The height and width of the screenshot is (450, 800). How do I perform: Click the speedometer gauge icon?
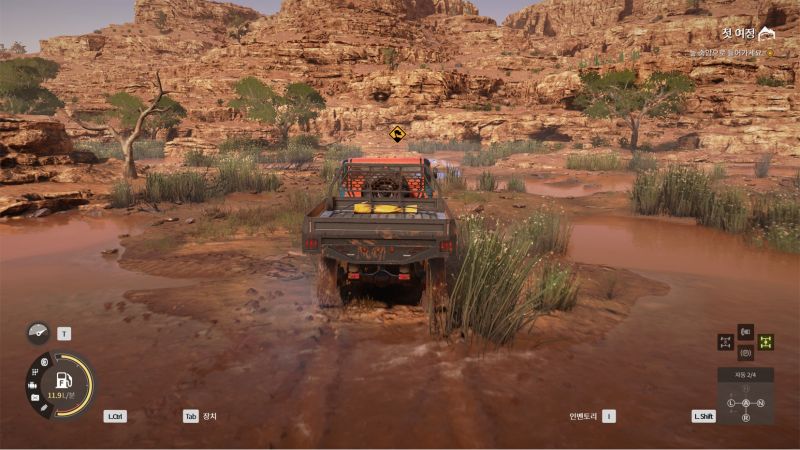coord(38,333)
